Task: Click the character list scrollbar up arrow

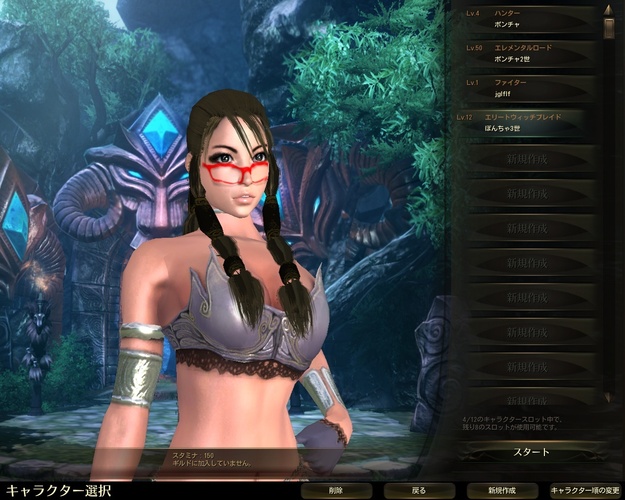Action: click(x=608, y=10)
